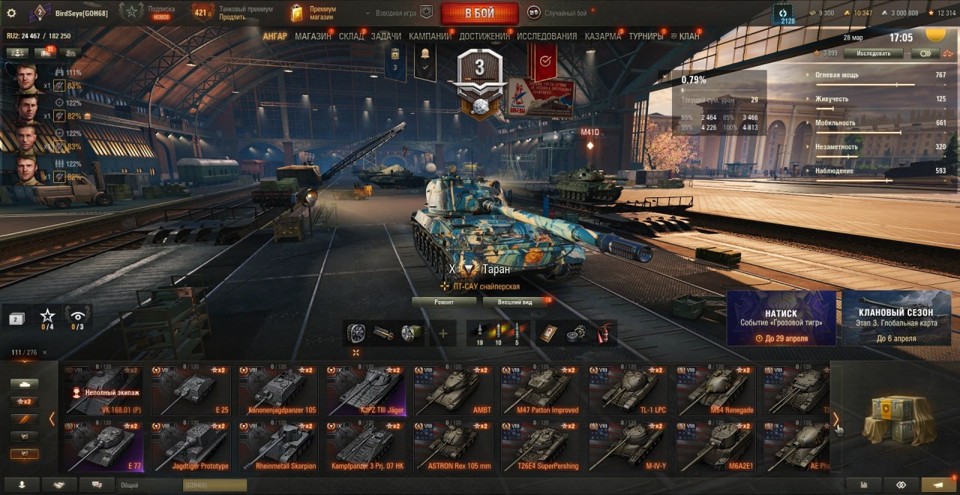
Task: Switch to the Казарма tab
Action: [x=603, y=36]
